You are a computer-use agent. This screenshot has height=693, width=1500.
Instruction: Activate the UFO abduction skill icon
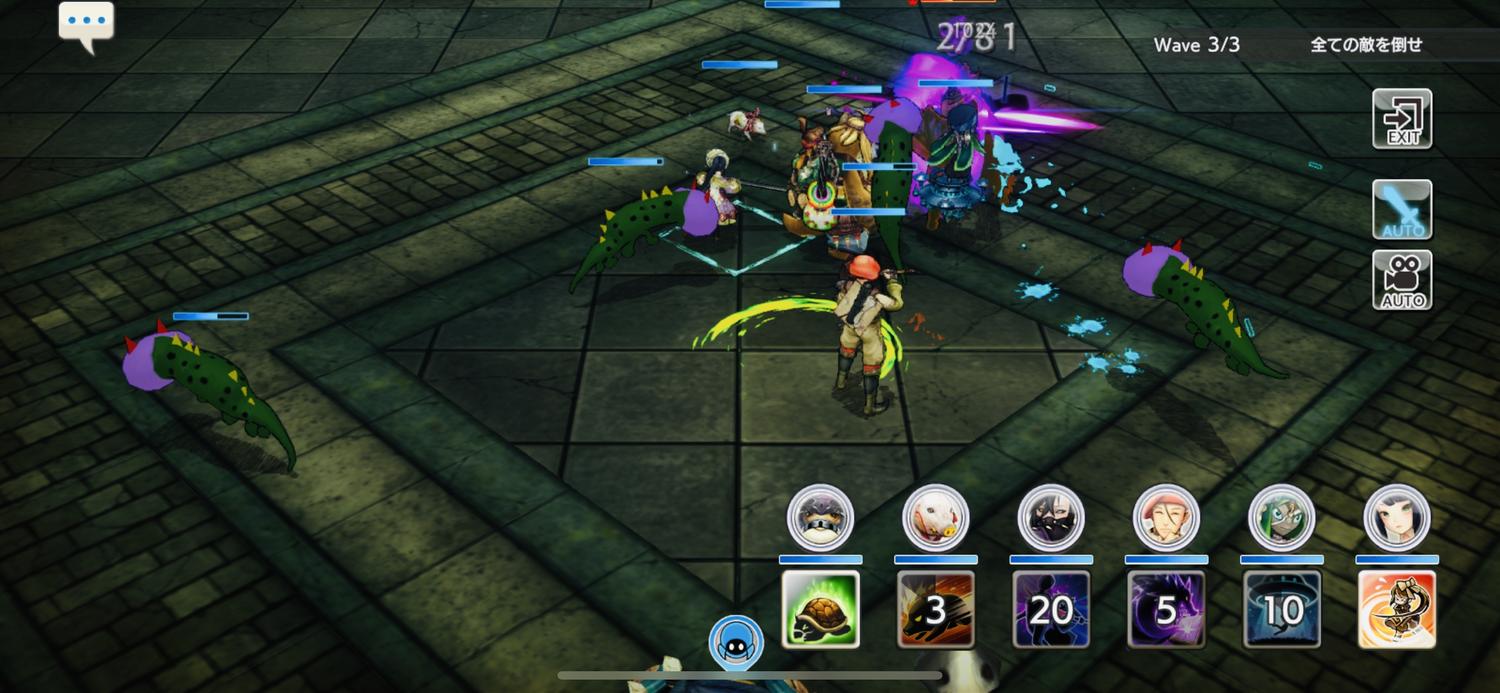pyautogui.click(x=1282, y=609)
